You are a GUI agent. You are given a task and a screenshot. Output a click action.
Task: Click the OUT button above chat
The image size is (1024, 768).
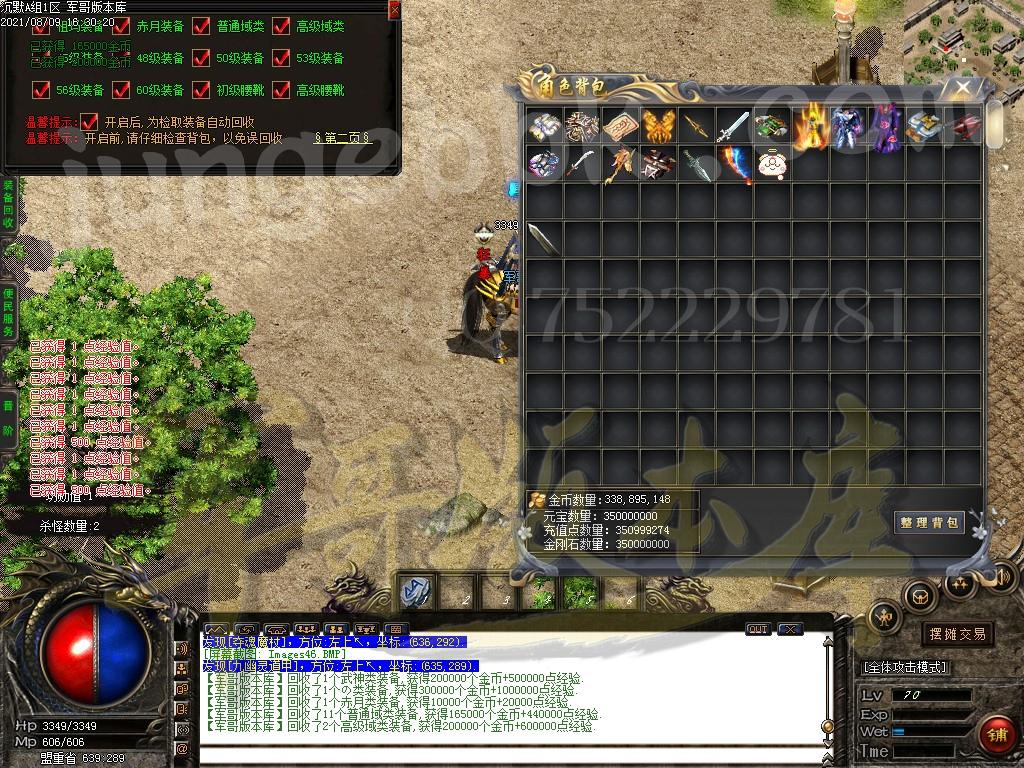click(x=758, y=629)
